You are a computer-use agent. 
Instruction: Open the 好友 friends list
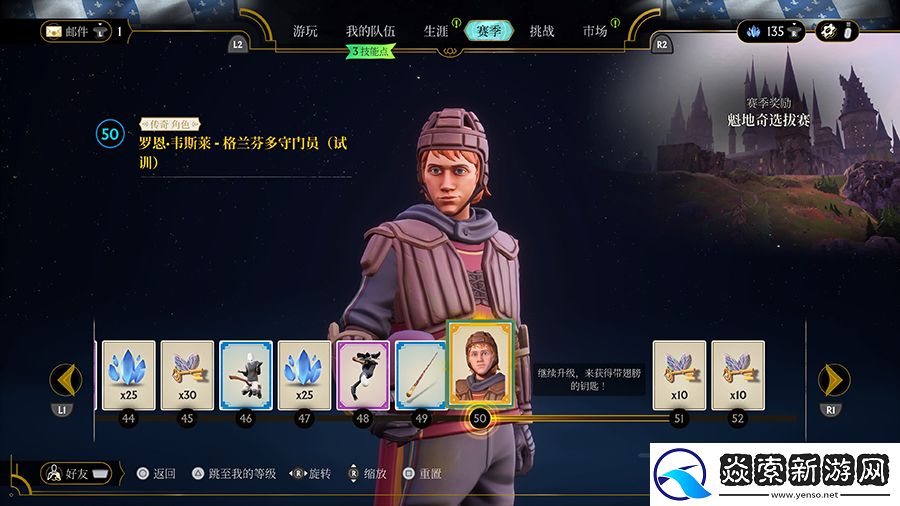coord(76,473)
